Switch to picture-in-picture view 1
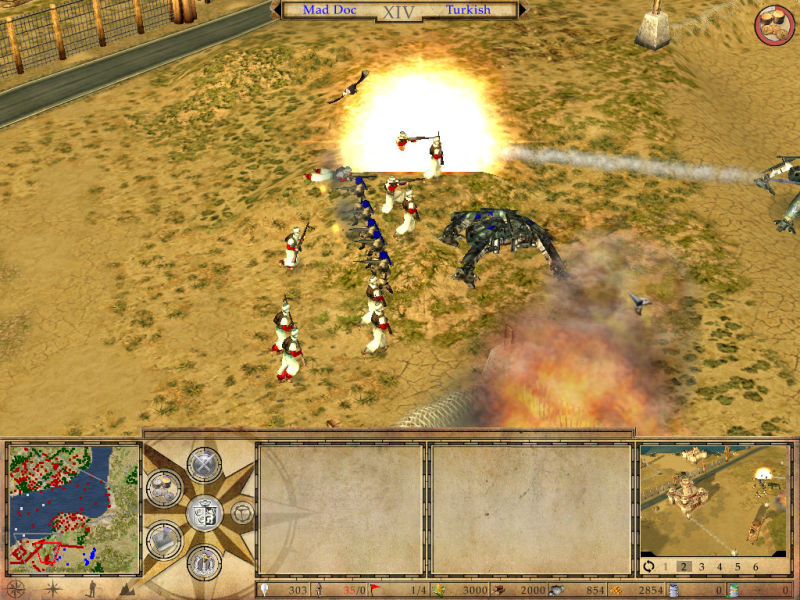 pos(667,566)
